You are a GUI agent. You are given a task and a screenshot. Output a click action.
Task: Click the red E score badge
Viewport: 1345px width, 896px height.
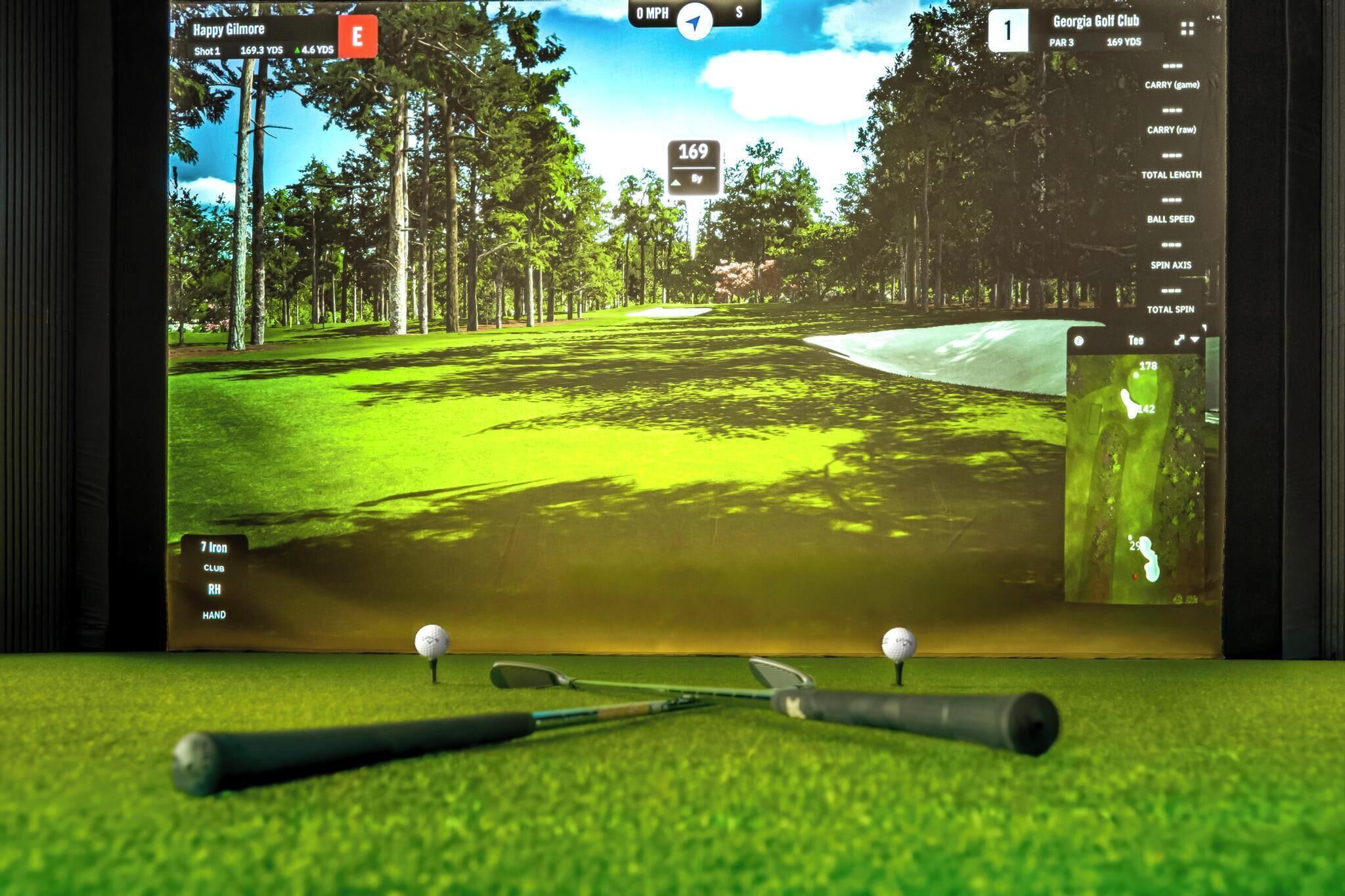[x=357, y=36]
